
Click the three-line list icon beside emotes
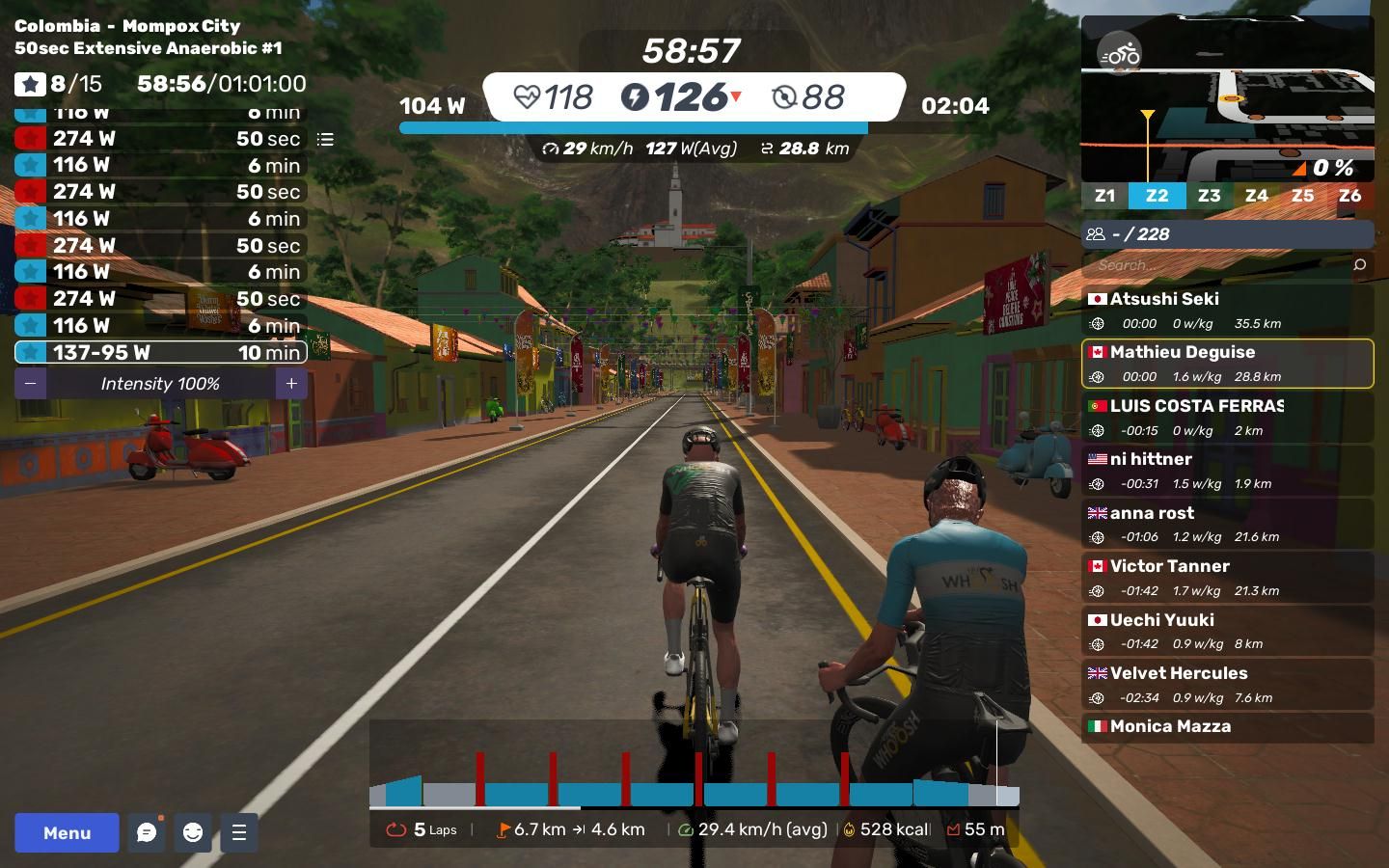pos(239,832)
